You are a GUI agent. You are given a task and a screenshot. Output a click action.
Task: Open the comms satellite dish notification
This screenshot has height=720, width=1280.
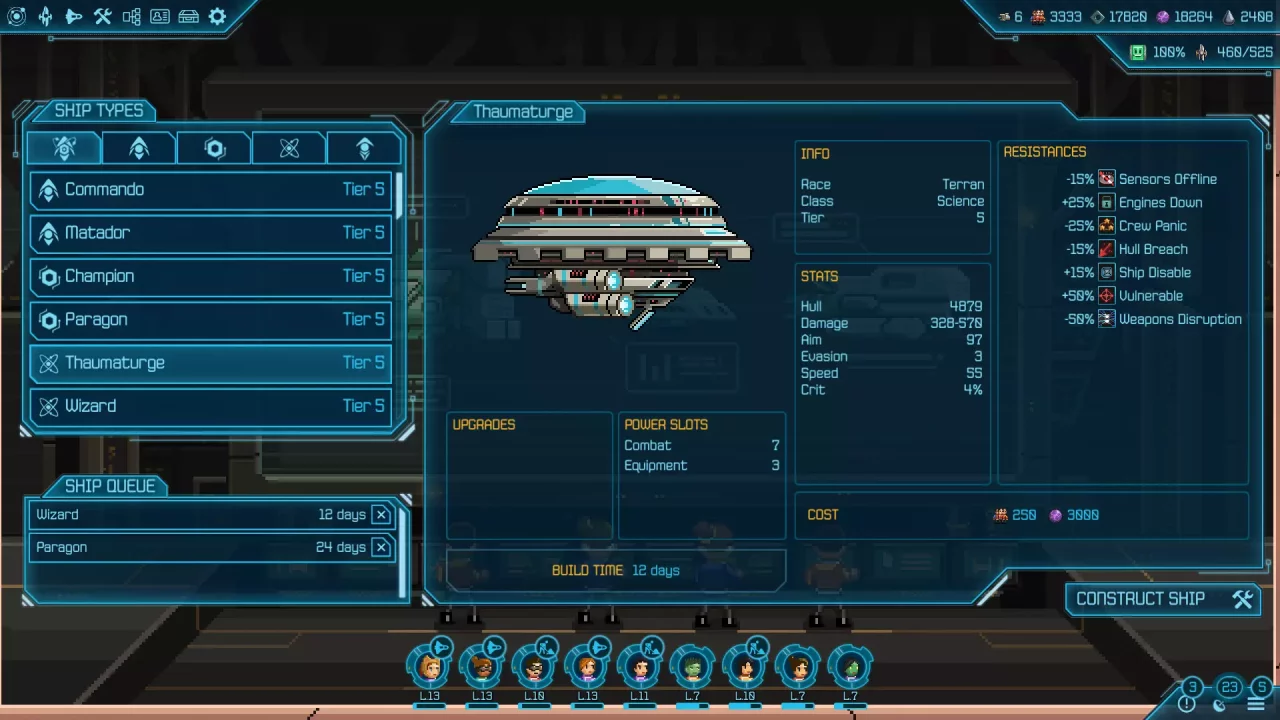click(1219, 707)
